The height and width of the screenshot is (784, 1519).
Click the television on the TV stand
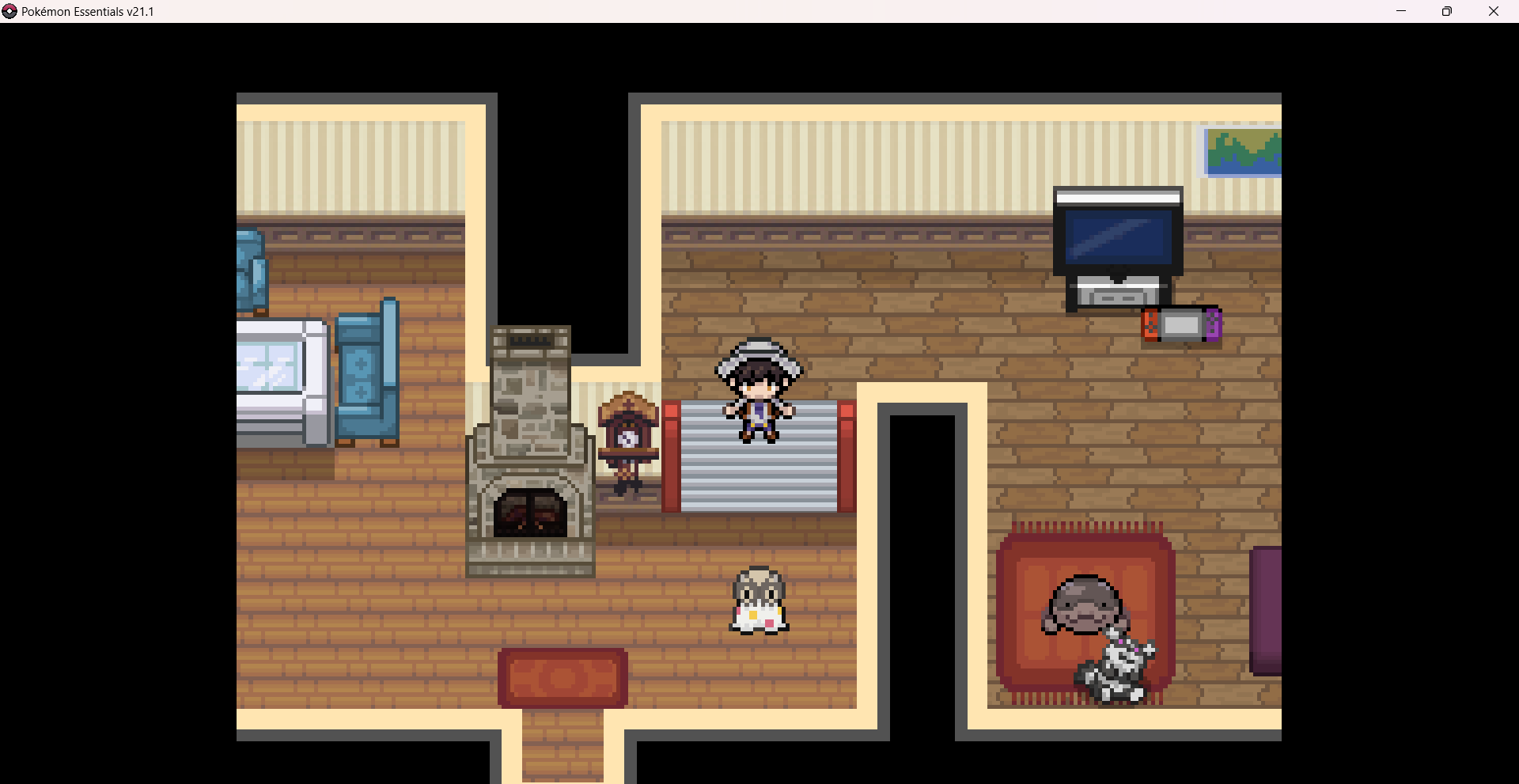tap(1119, 236)
